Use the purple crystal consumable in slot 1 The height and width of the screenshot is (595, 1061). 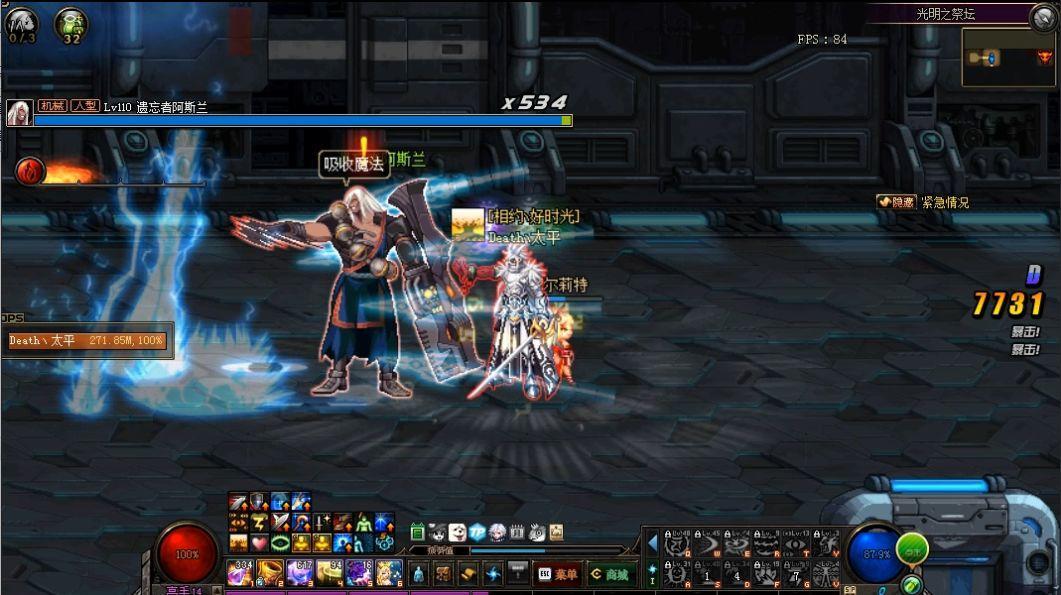click(240, 573)
